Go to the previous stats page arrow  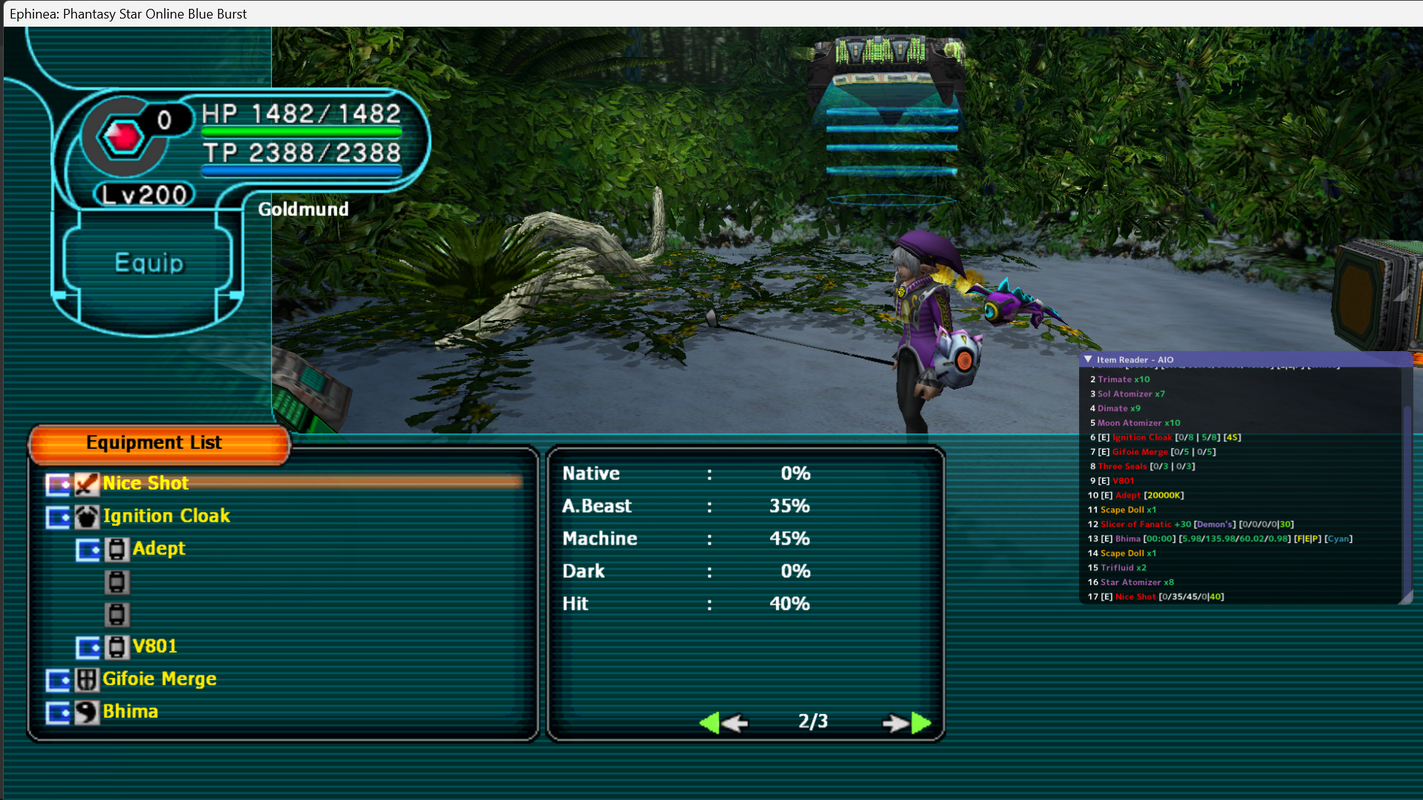[x=722, y=722]
